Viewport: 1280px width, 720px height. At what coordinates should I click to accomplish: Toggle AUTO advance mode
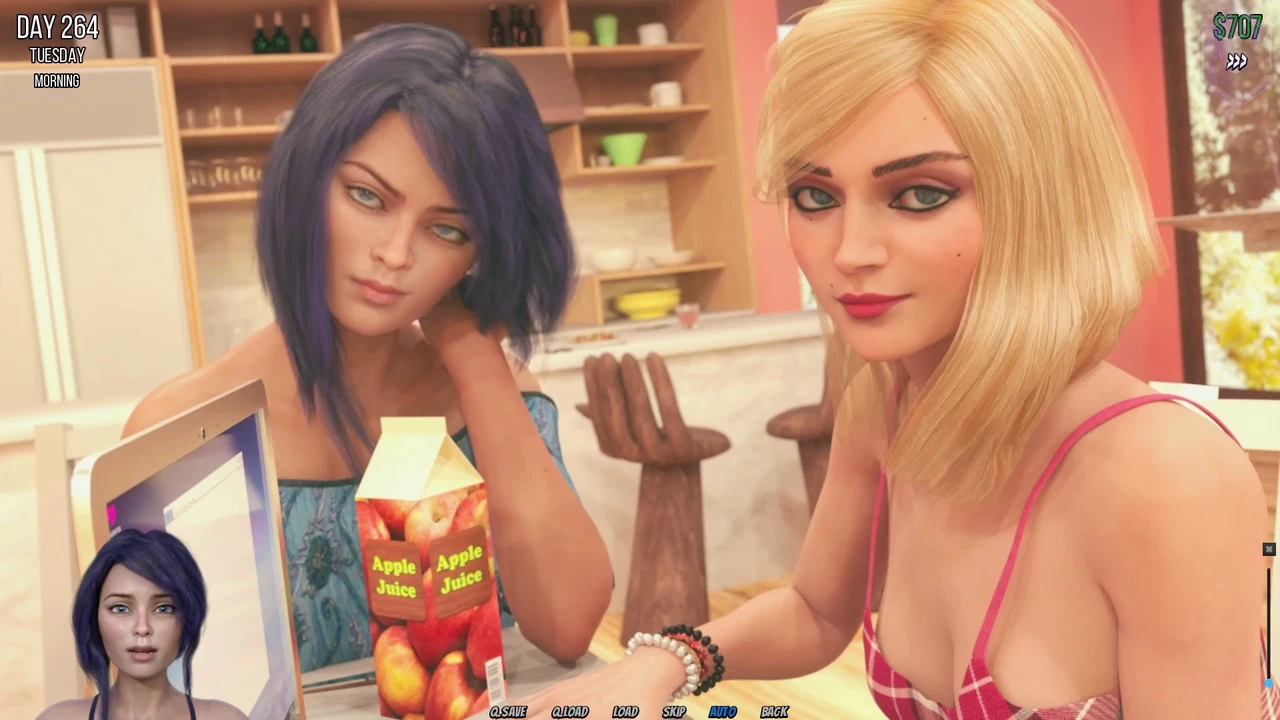[x=722, y=712]
